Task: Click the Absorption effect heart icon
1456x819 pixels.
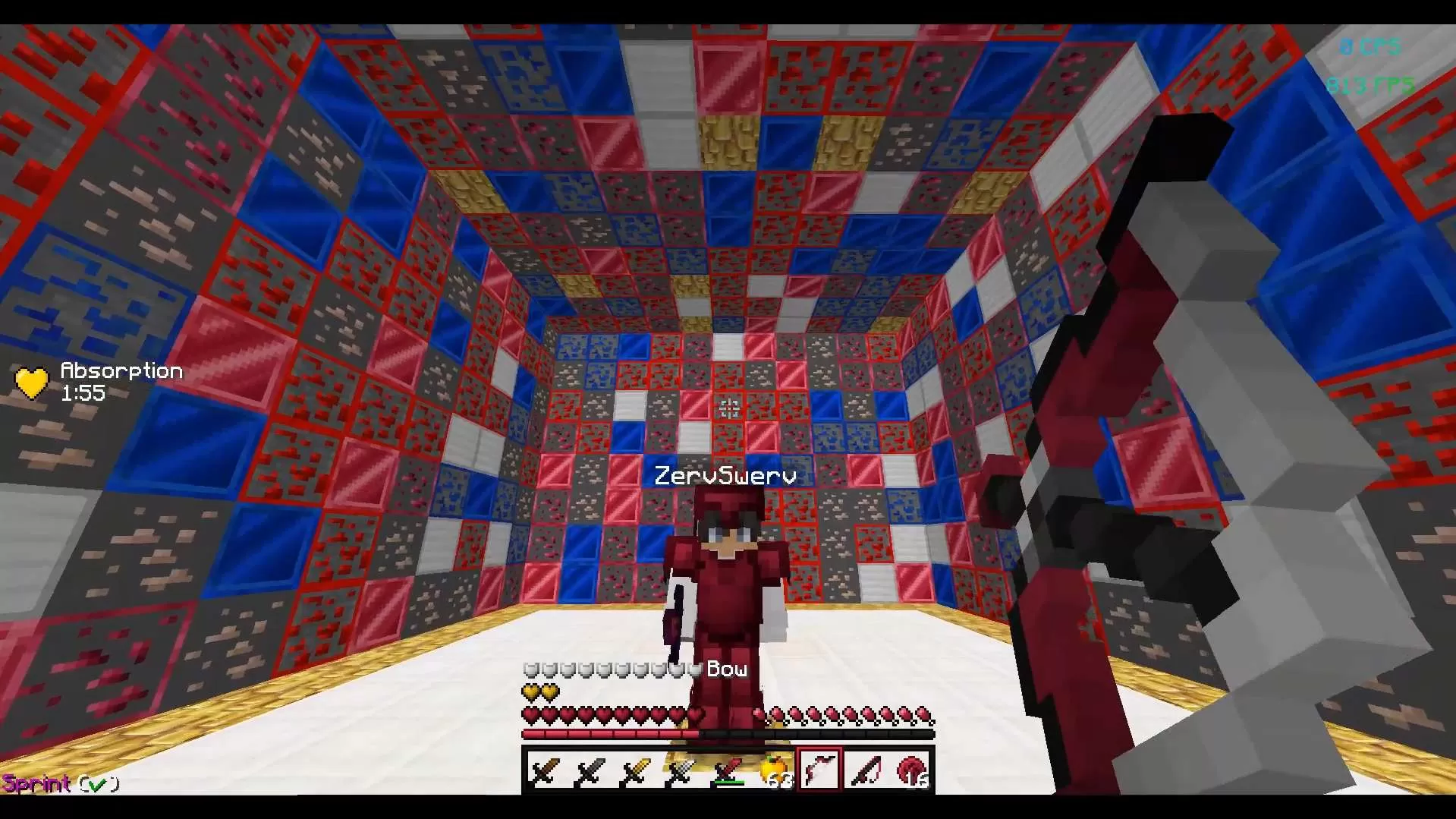Action: (x=30, y=382)
